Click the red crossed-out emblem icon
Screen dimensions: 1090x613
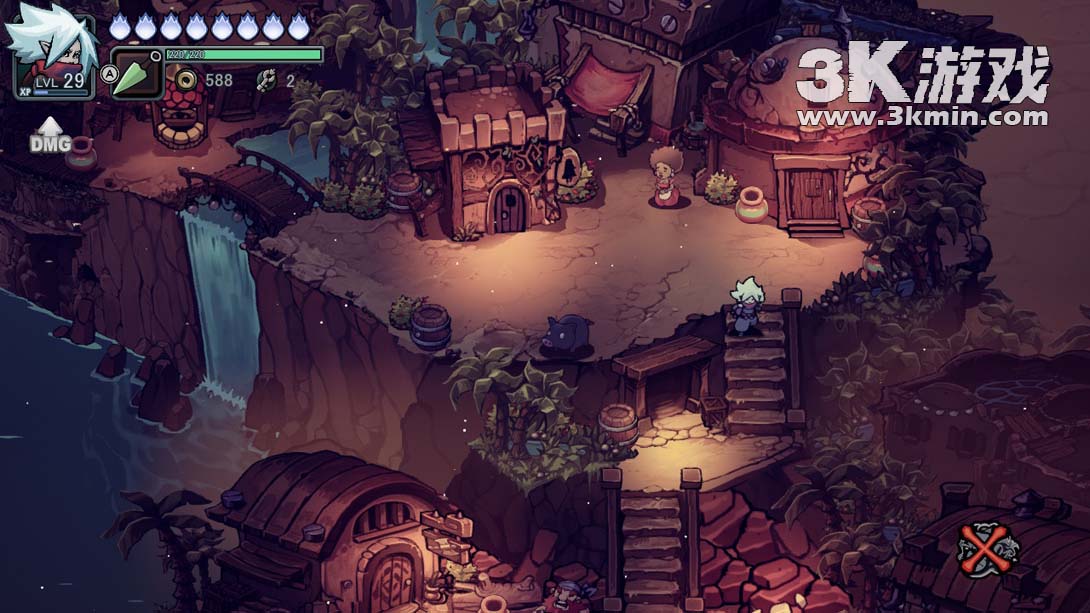click(987, 548)
